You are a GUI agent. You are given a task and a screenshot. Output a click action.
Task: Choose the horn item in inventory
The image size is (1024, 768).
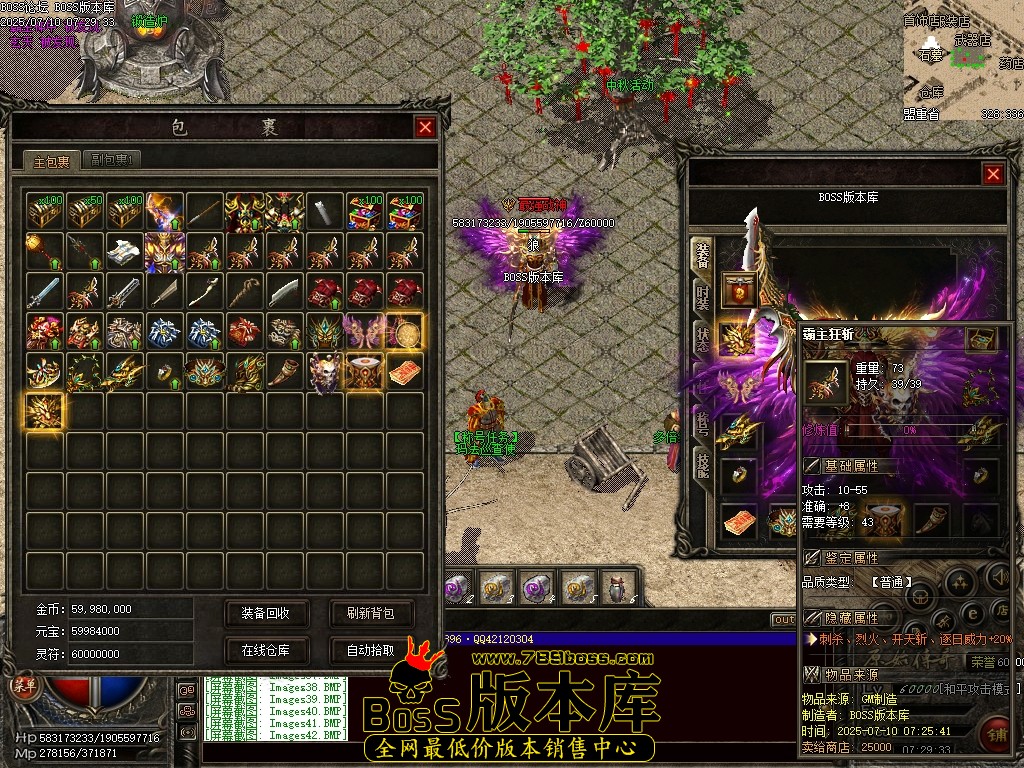284,371
